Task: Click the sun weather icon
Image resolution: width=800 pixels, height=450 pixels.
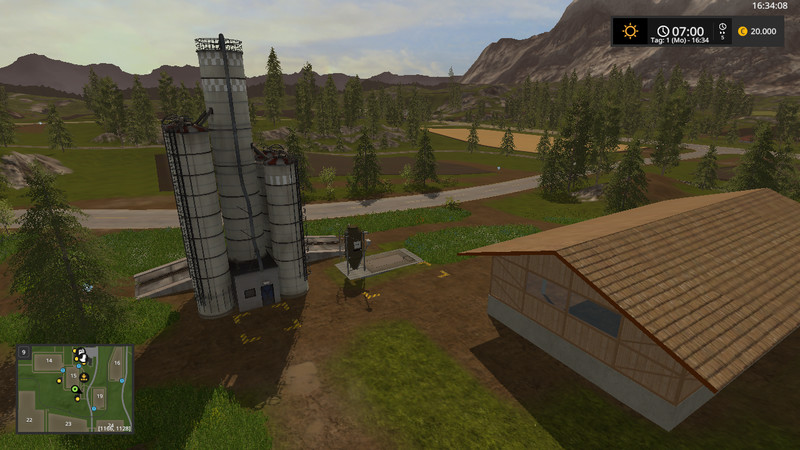Action: [630, 31]
